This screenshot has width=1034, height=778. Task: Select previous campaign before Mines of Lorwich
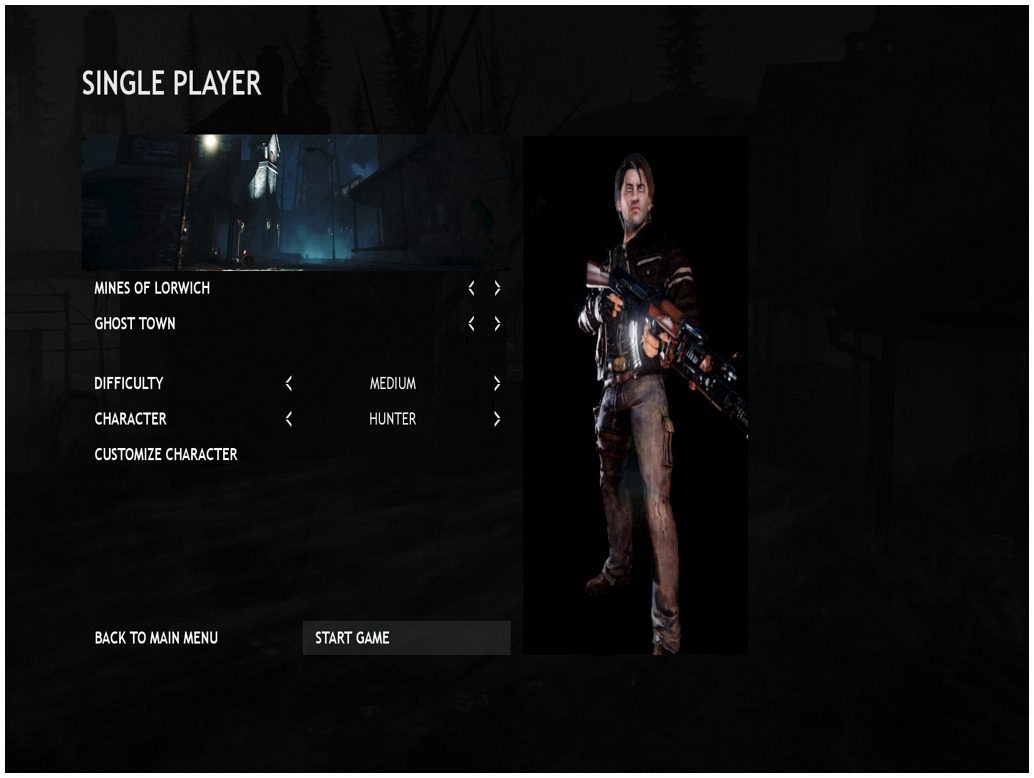coord(472,288)
